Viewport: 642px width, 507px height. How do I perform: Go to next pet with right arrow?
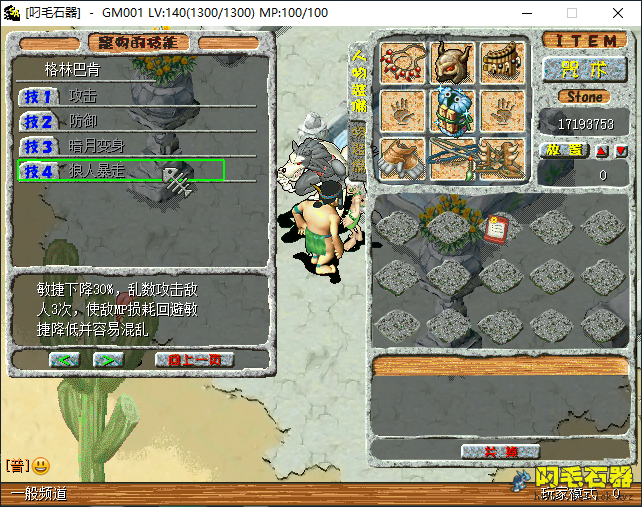click(107, 359)
